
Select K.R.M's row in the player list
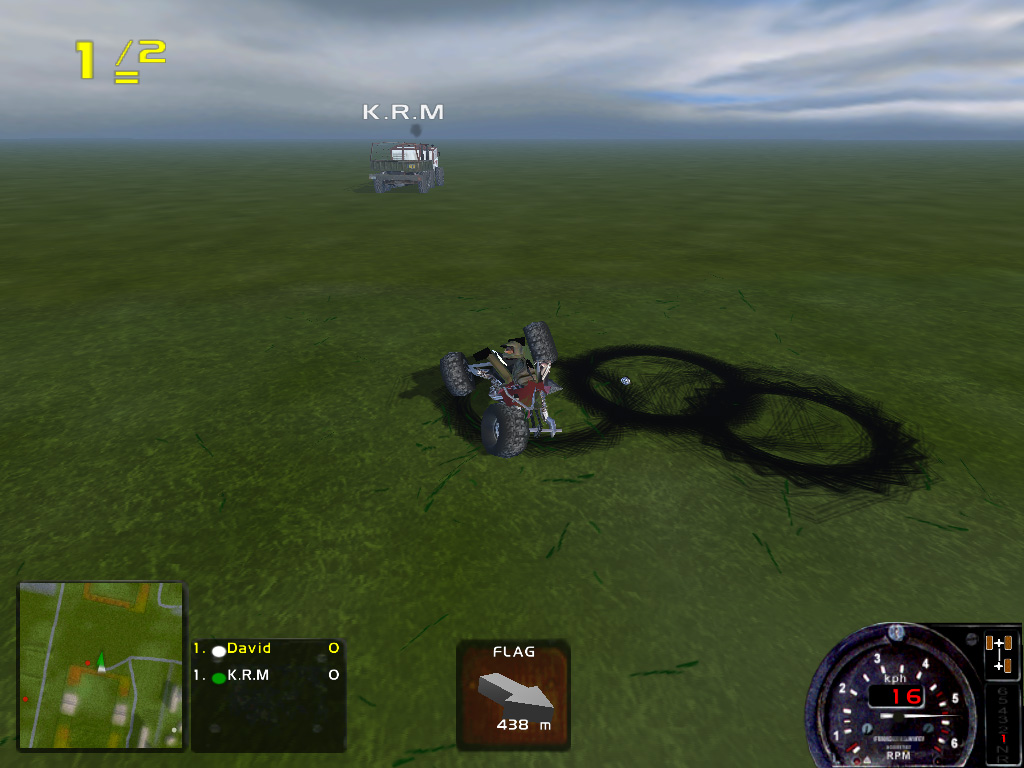pos(267,676)
